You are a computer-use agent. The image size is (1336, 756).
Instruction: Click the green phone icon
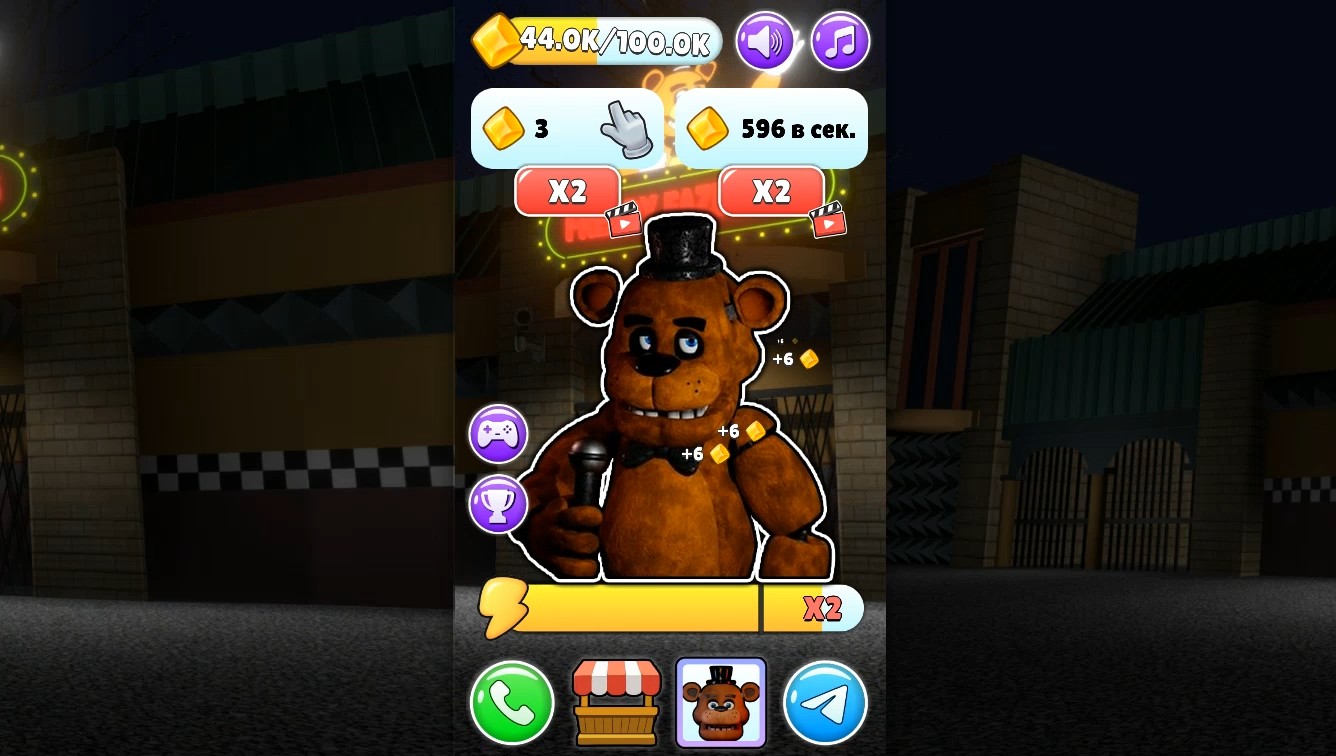512,703
